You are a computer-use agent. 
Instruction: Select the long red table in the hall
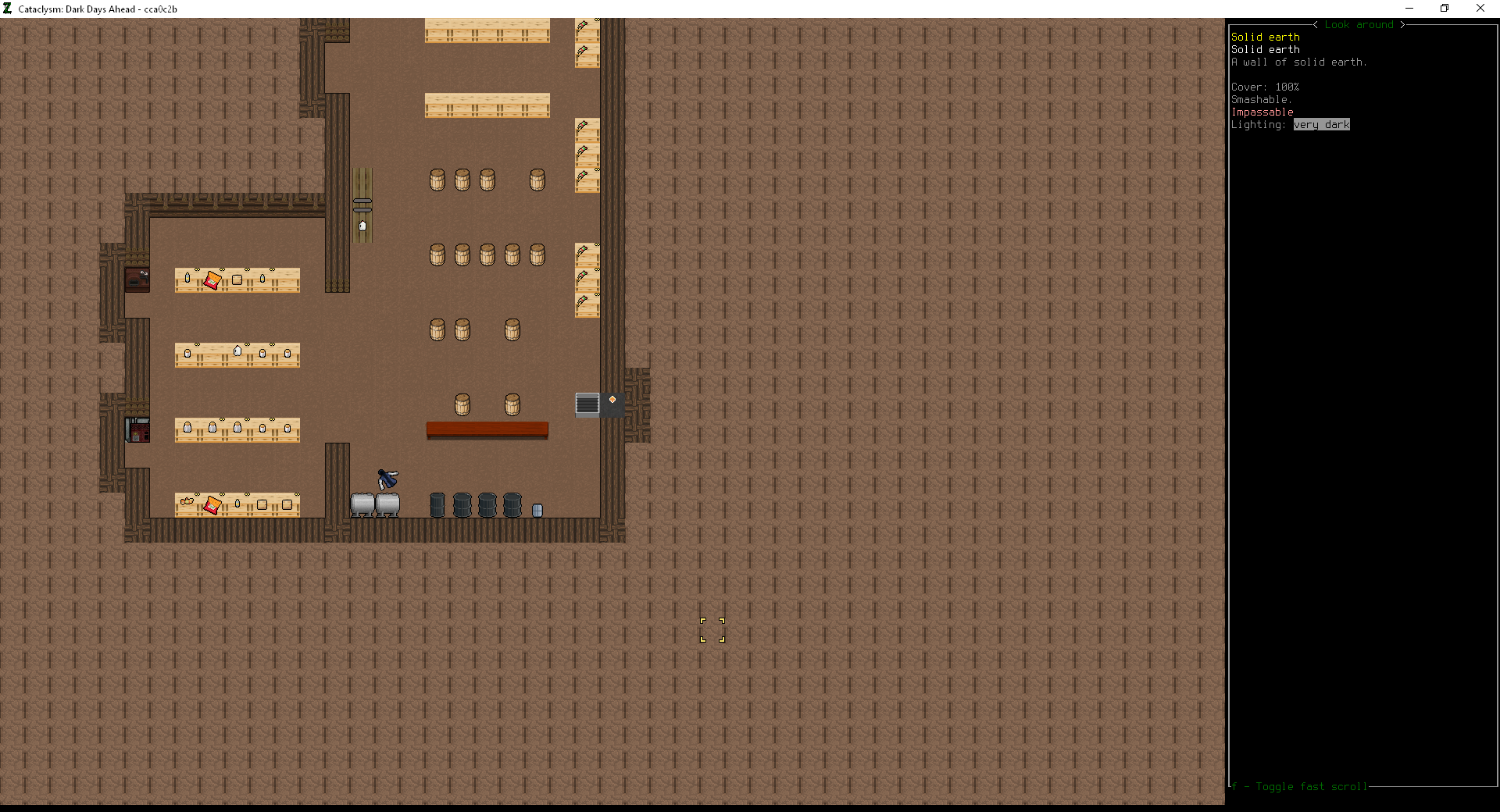(x=487, y=429)
